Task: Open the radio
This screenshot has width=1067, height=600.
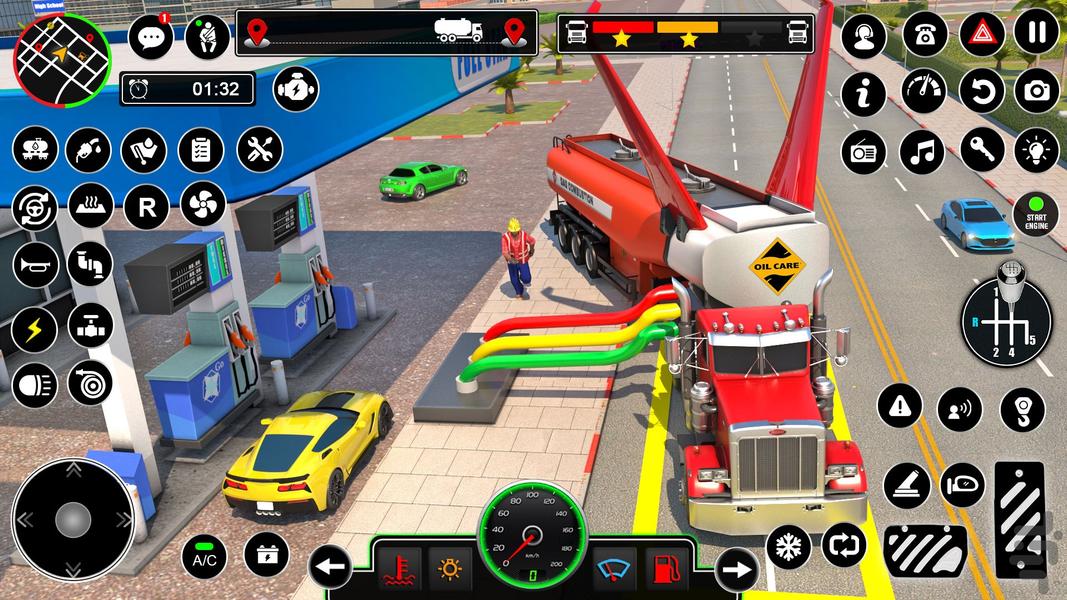Action: (863, 151)
